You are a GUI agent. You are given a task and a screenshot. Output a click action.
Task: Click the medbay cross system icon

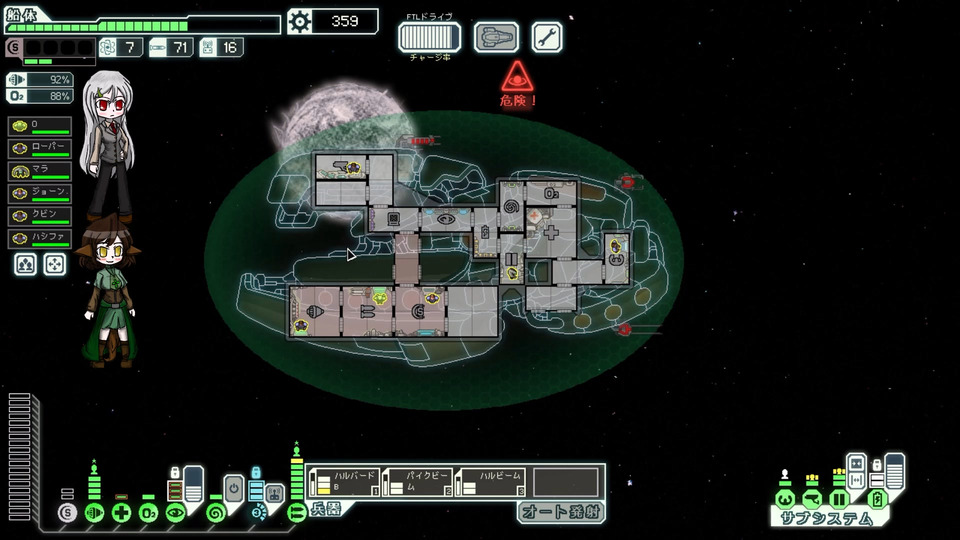coord(121,513)
